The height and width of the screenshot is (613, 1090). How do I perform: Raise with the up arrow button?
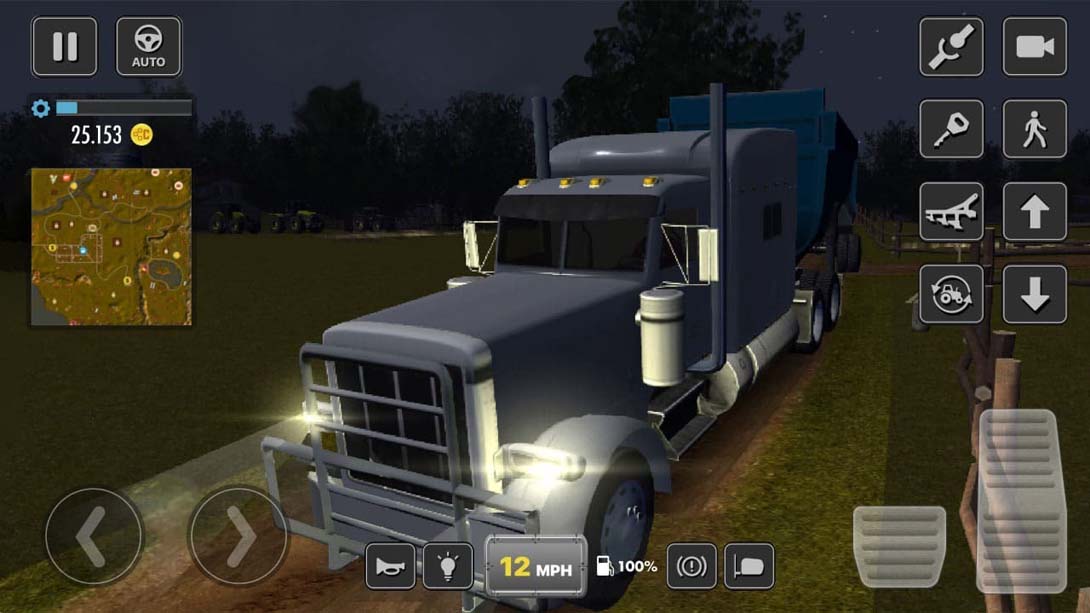click(x=1034, y=212)
